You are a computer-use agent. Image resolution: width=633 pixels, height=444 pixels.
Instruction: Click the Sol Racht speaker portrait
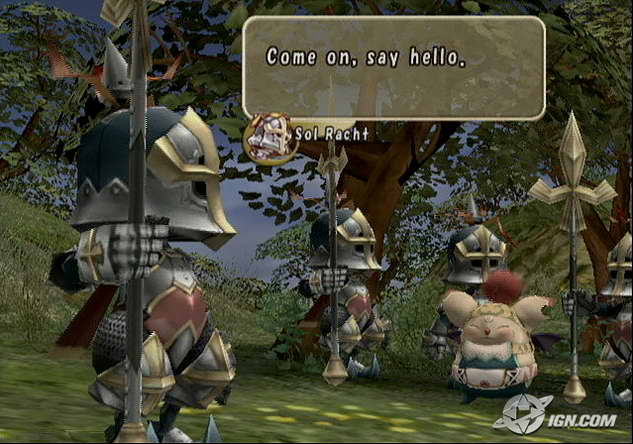[x=270, y=135]
